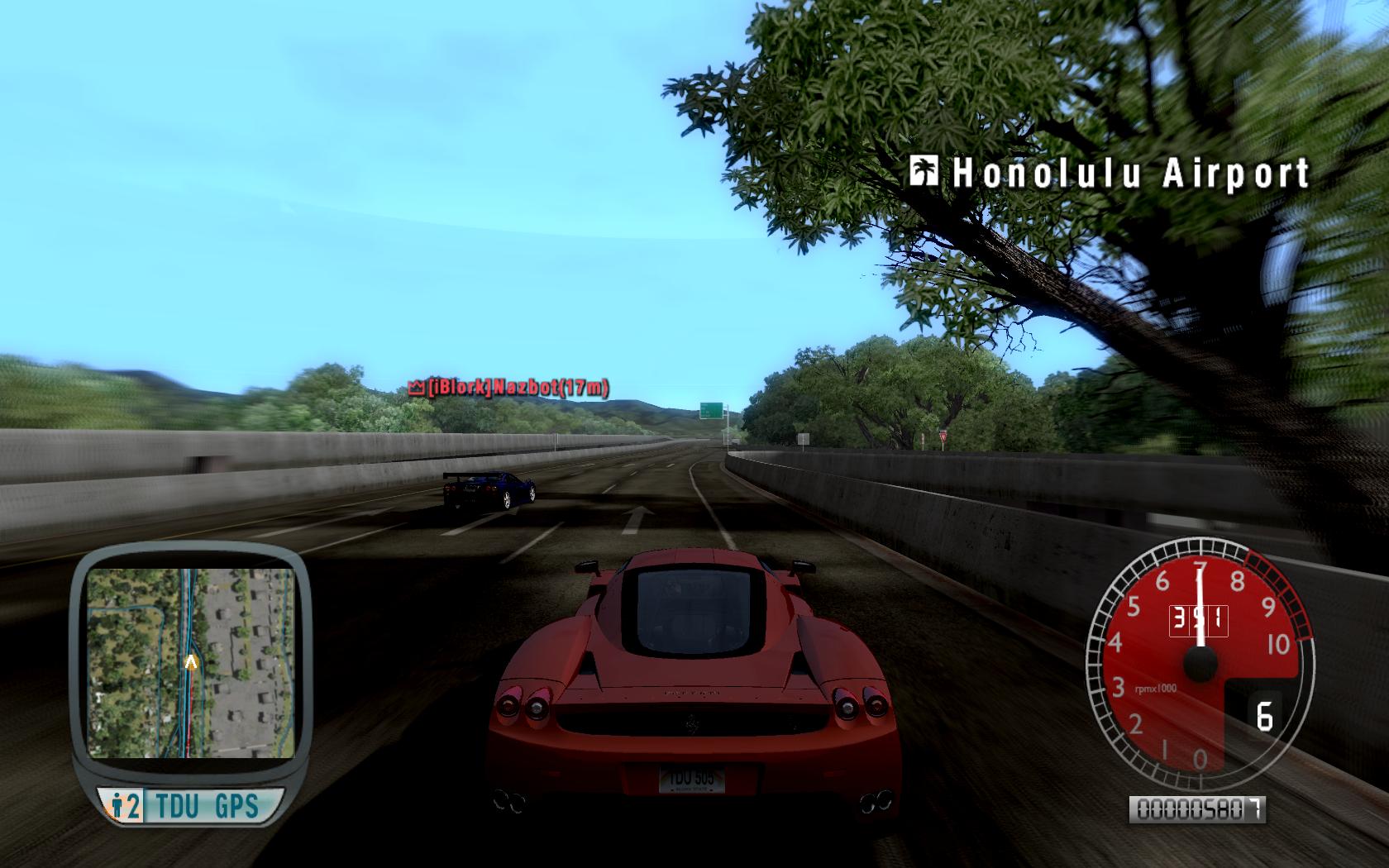Click the yellow player arrow on the minimap
Viewport: 1389px width, 868px height.
192,661
